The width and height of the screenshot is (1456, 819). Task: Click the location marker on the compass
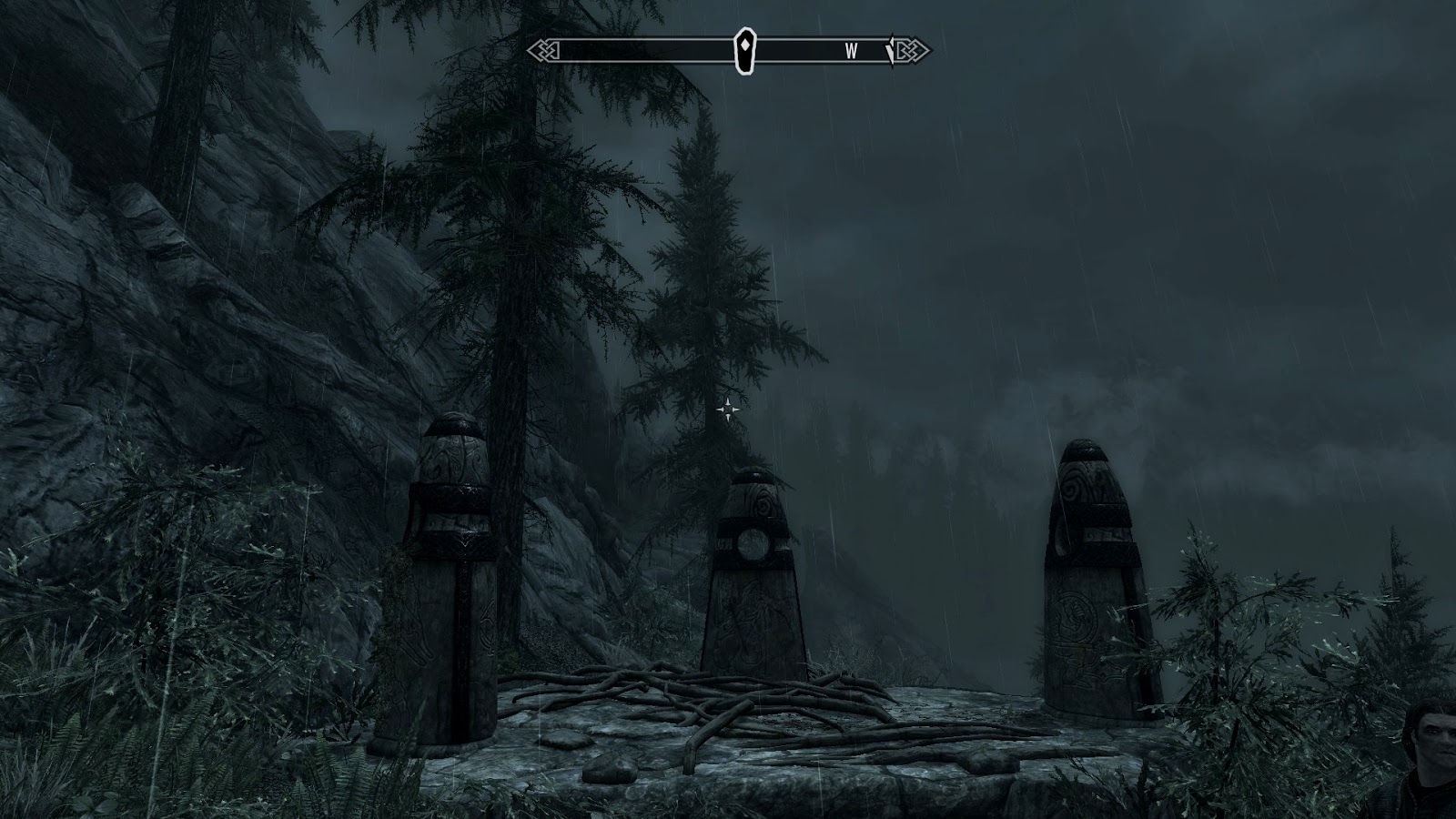click(x=745, y=50)
